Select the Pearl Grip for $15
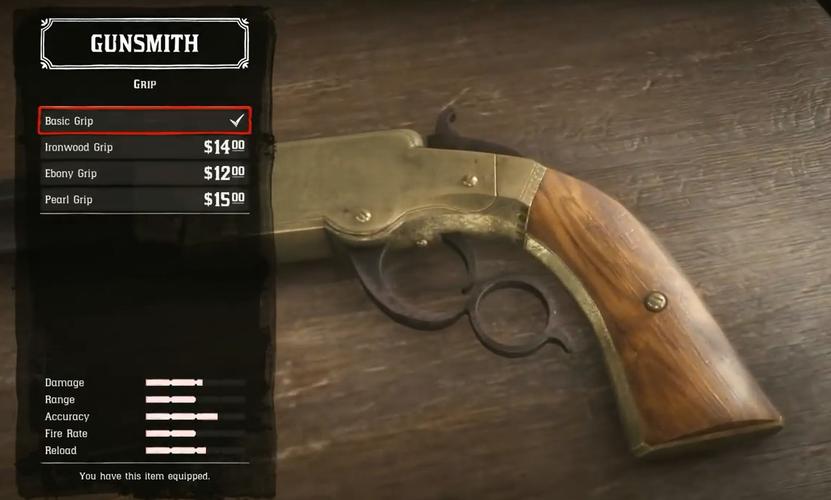 pyautogui.click(x=144, y=199)
